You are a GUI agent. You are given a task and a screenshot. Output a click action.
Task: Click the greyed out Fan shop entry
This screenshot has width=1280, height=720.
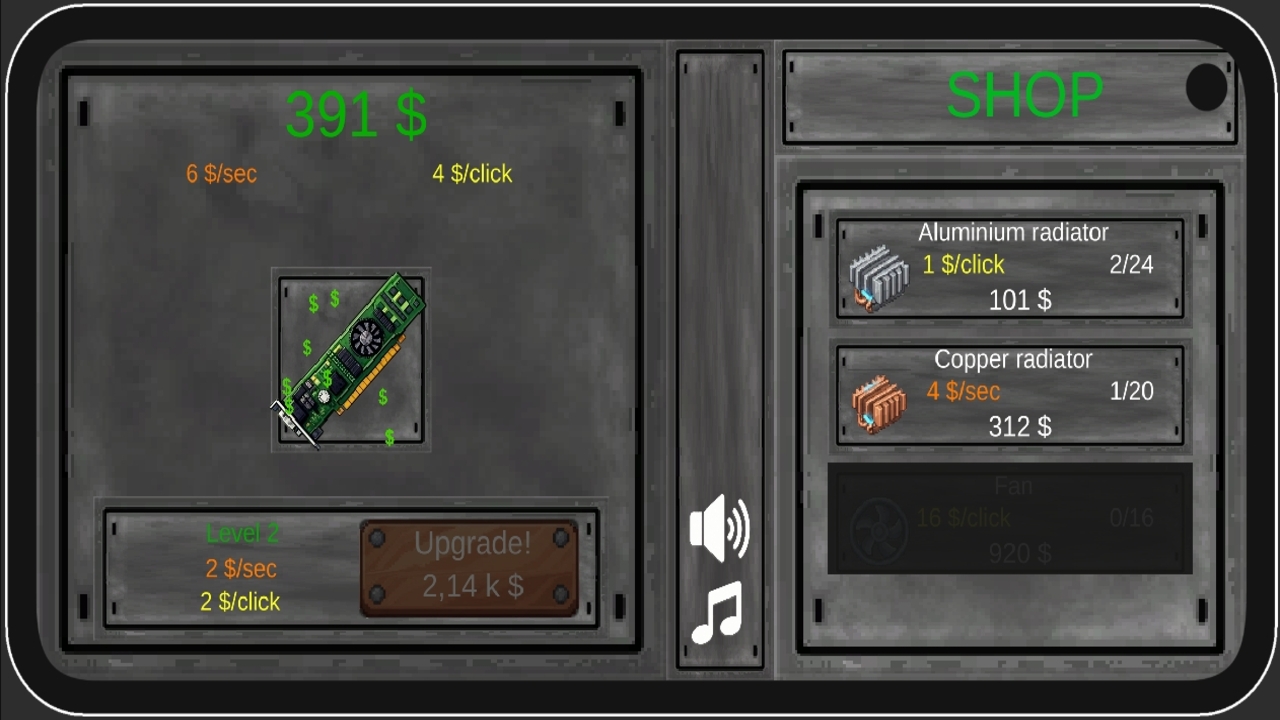[1010, 520]
